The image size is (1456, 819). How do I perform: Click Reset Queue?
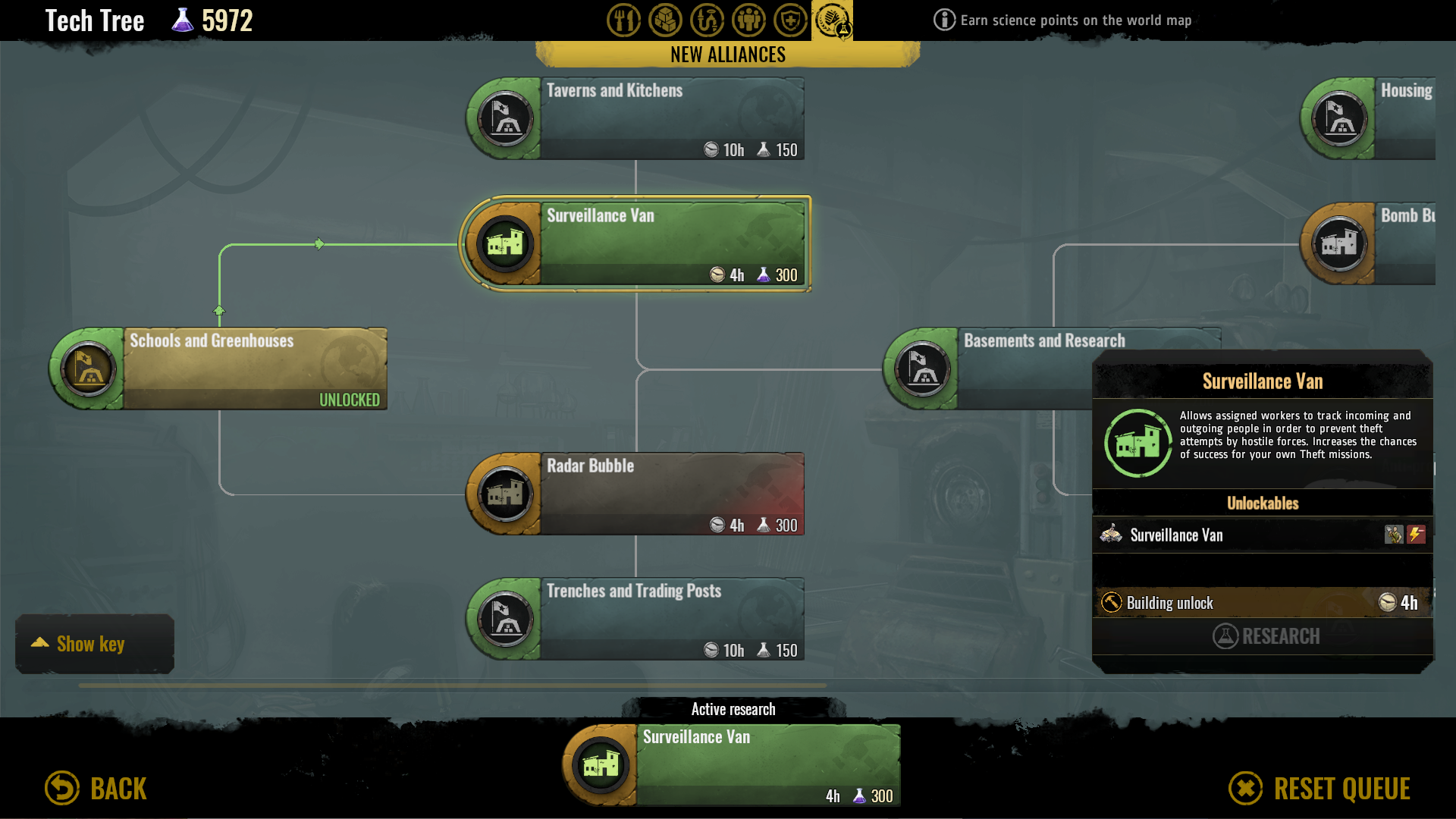click(1319, 788)
